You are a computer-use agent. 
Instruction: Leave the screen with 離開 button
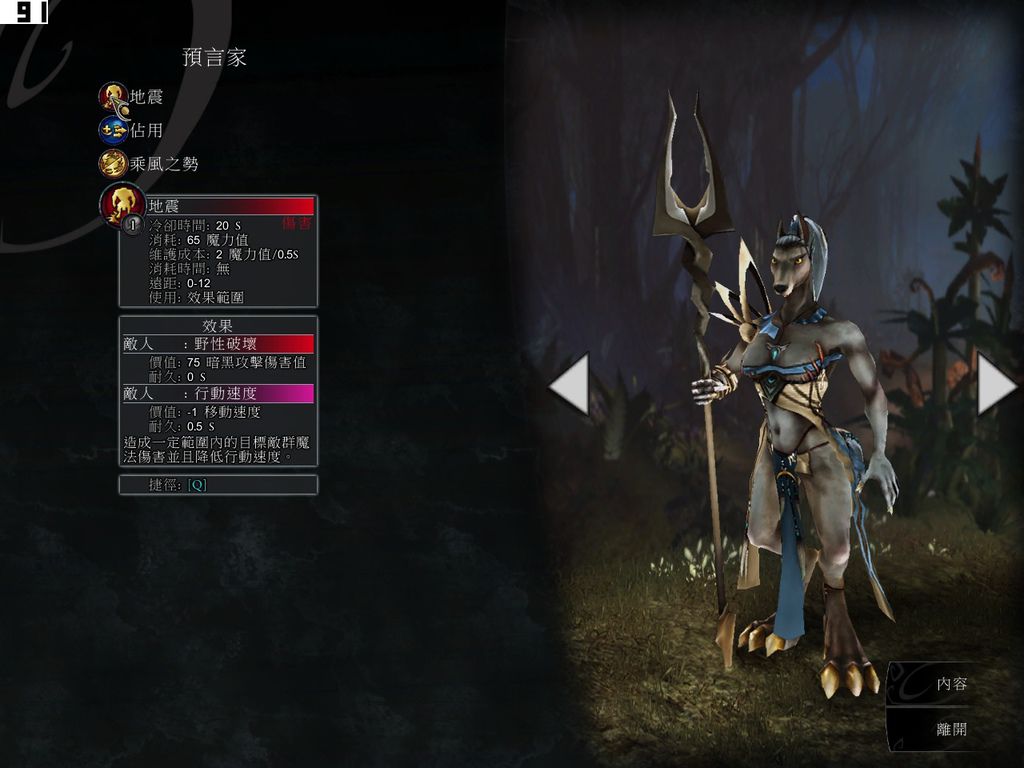point(951,730)
